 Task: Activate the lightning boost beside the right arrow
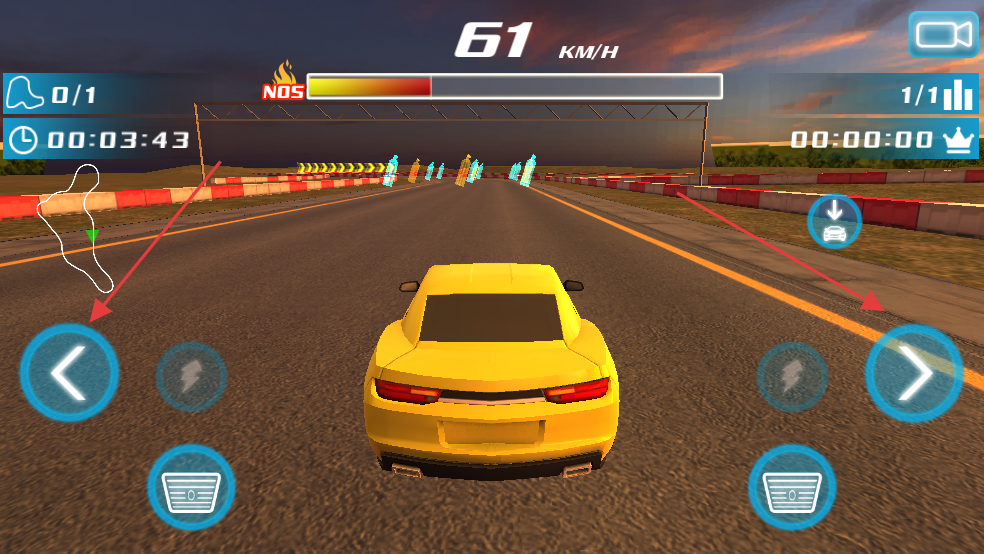(x=792, y=377)
